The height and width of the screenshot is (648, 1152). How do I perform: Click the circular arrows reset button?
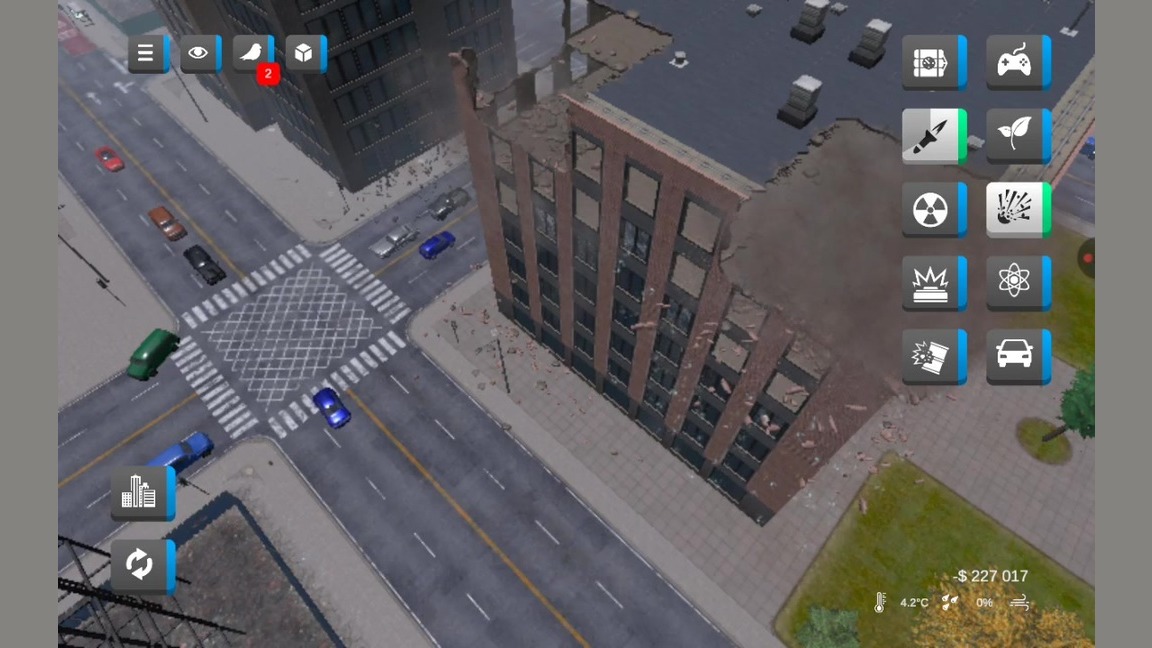(140, 565)
